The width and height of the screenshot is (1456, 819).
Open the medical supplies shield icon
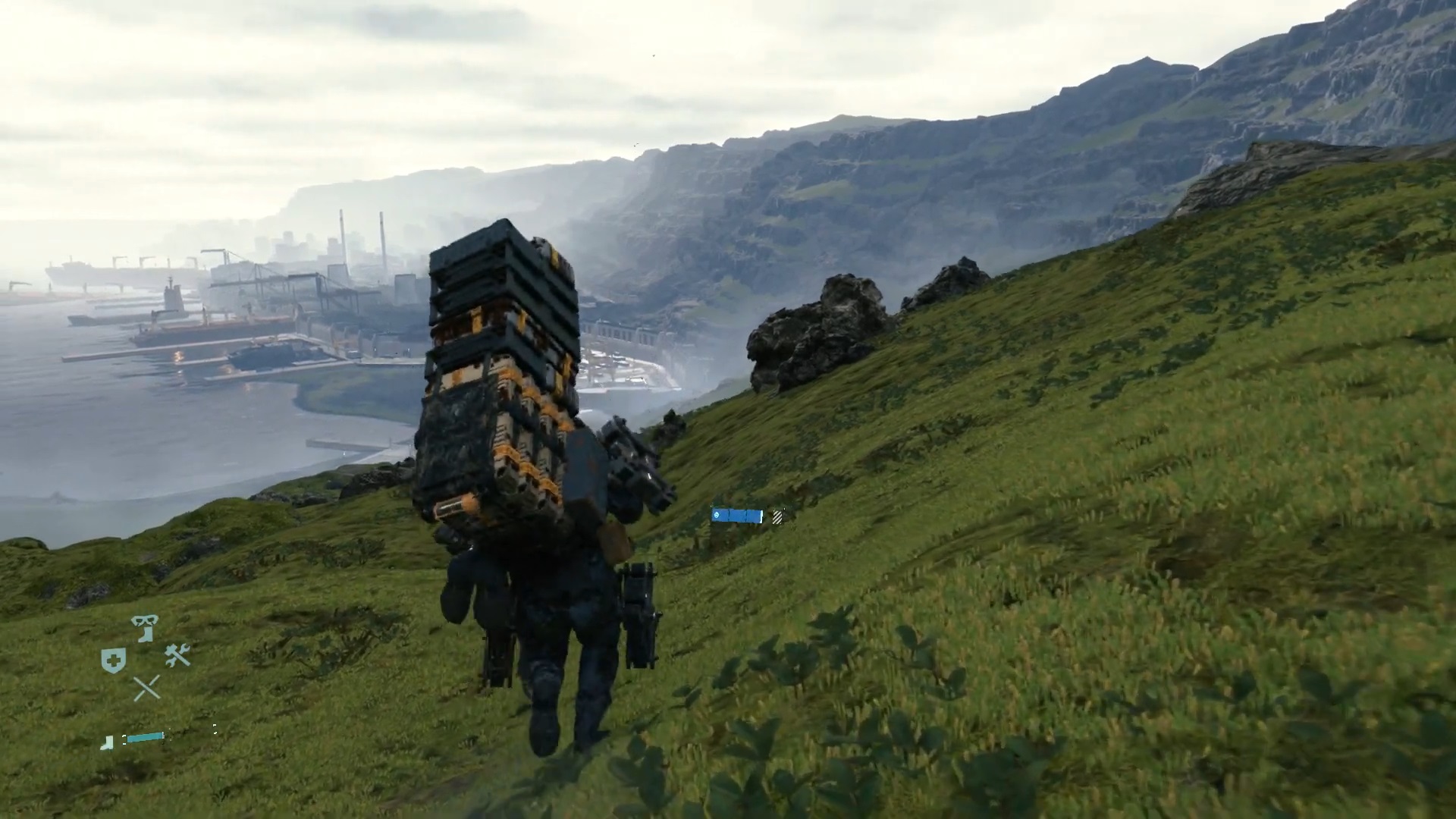pos(114,659)
